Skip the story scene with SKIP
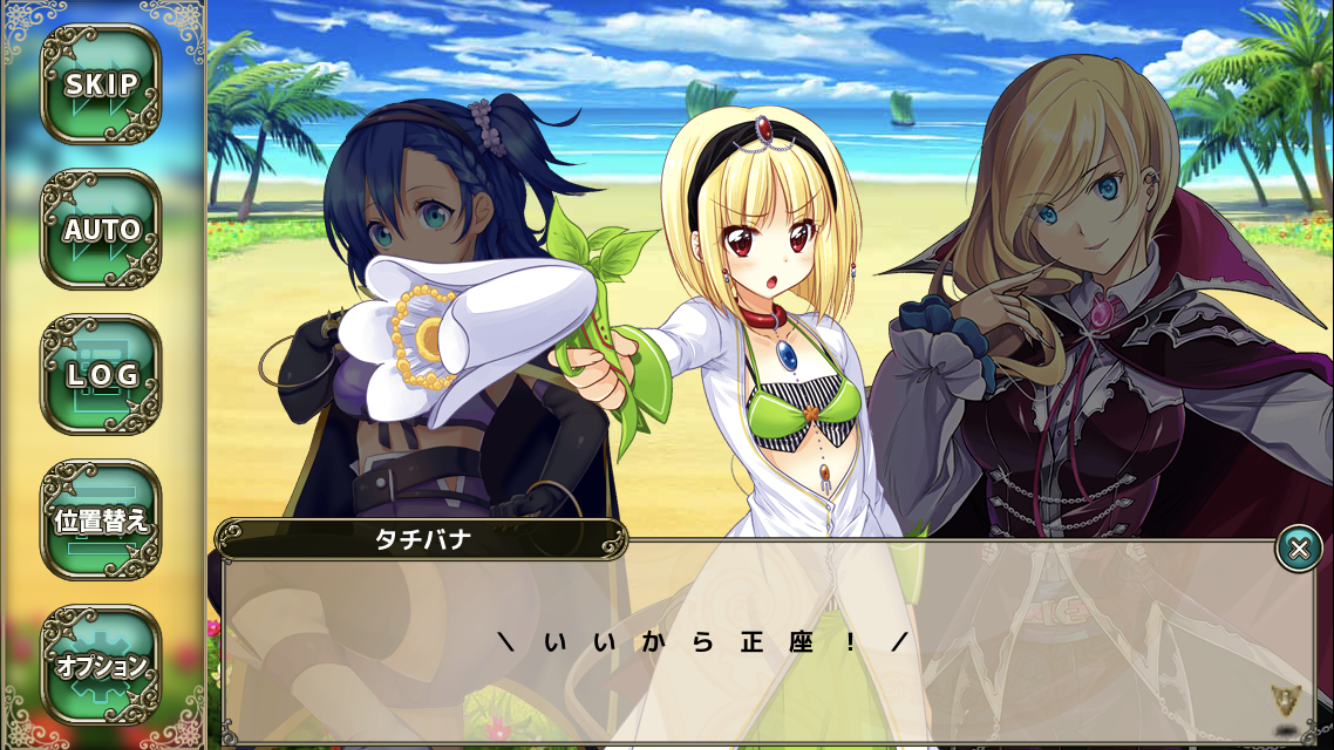The image size is (1334, 750). pos(101,85)
